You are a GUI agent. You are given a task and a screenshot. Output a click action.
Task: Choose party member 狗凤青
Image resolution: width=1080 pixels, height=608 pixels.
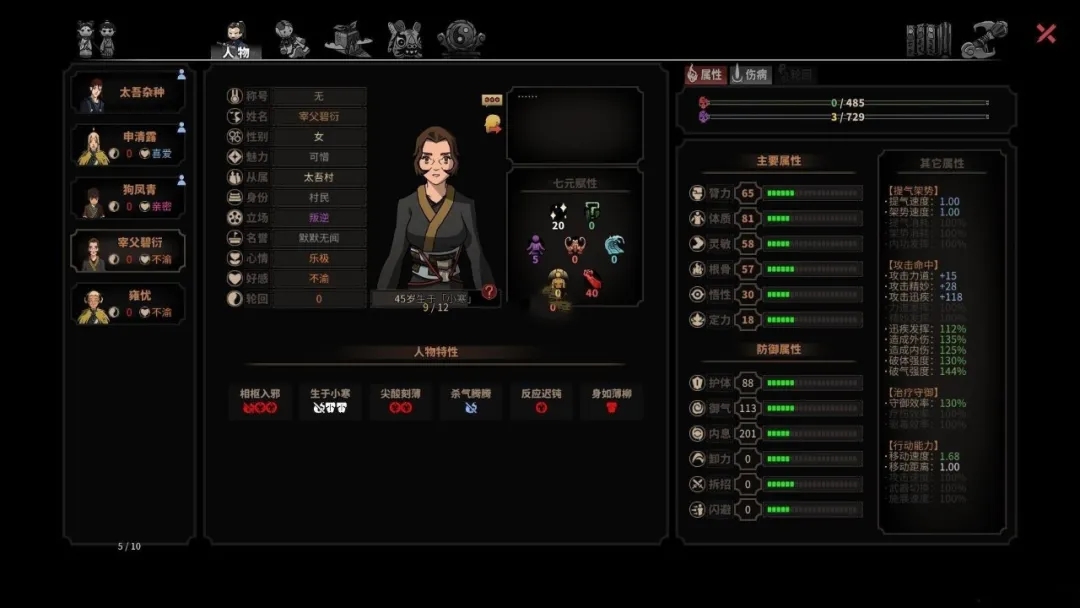coord(128,197)
